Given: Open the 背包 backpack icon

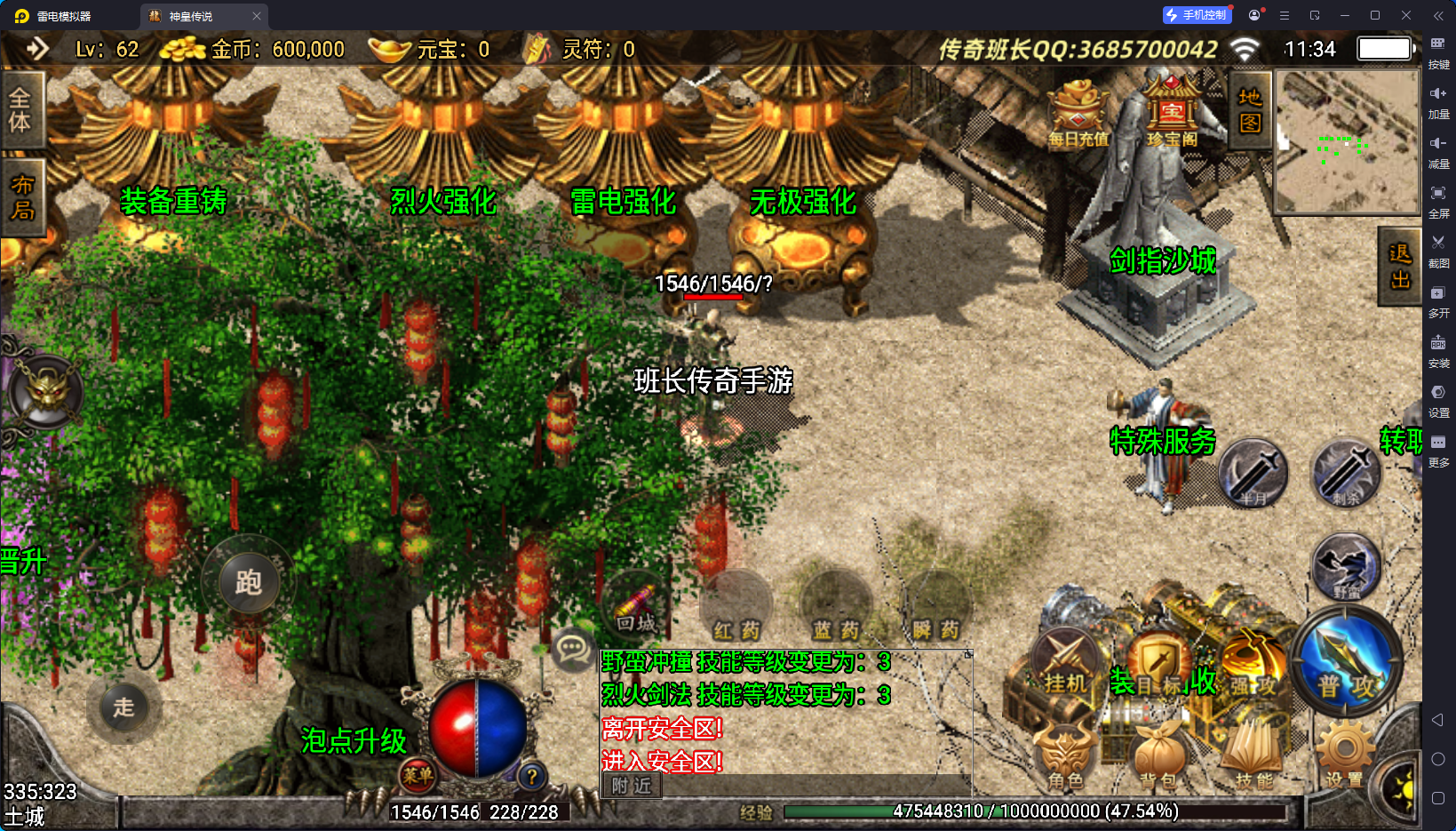Looking at the screenshot, I should [x=1159, y=751].
